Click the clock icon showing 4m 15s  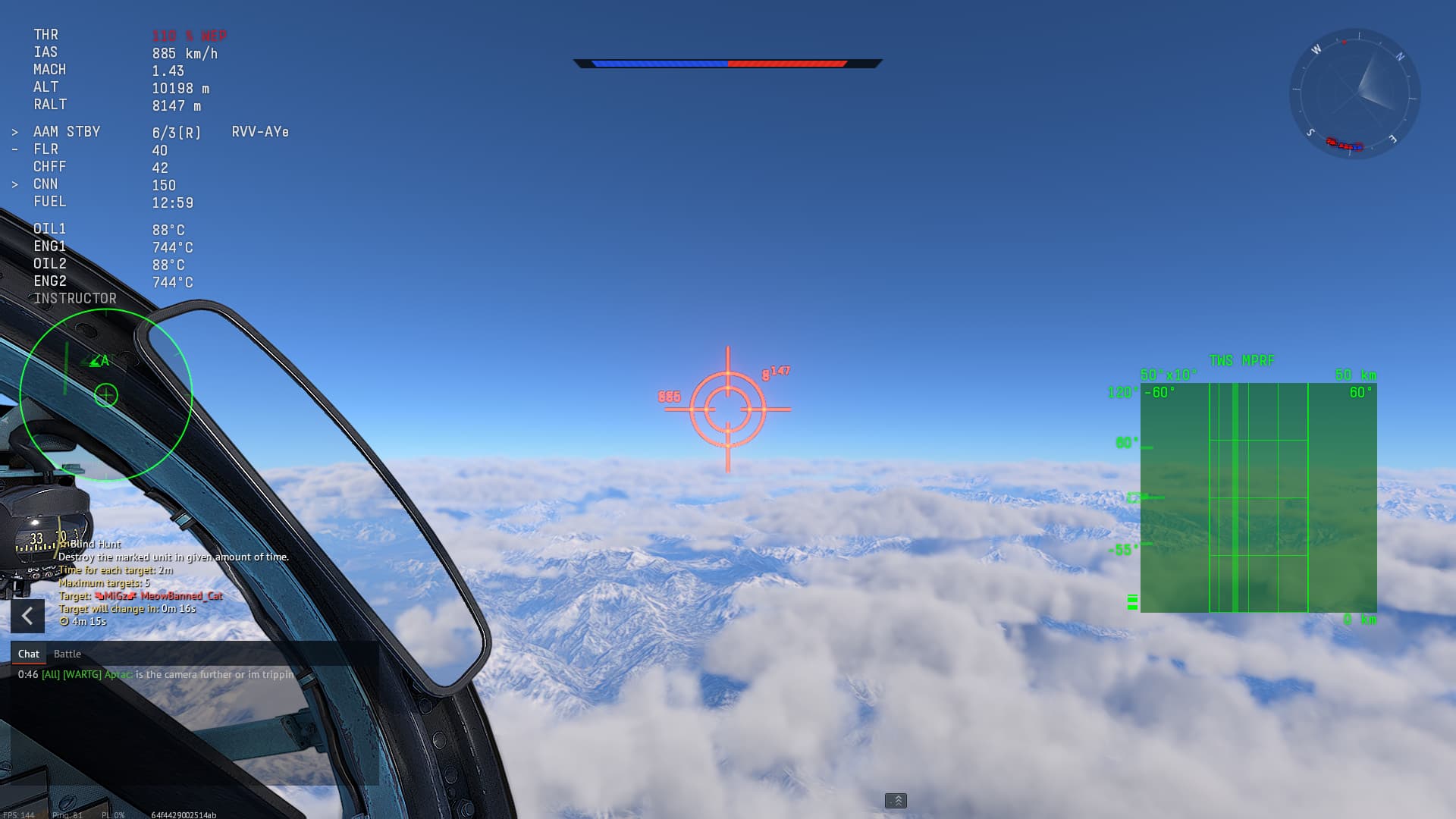66,622
